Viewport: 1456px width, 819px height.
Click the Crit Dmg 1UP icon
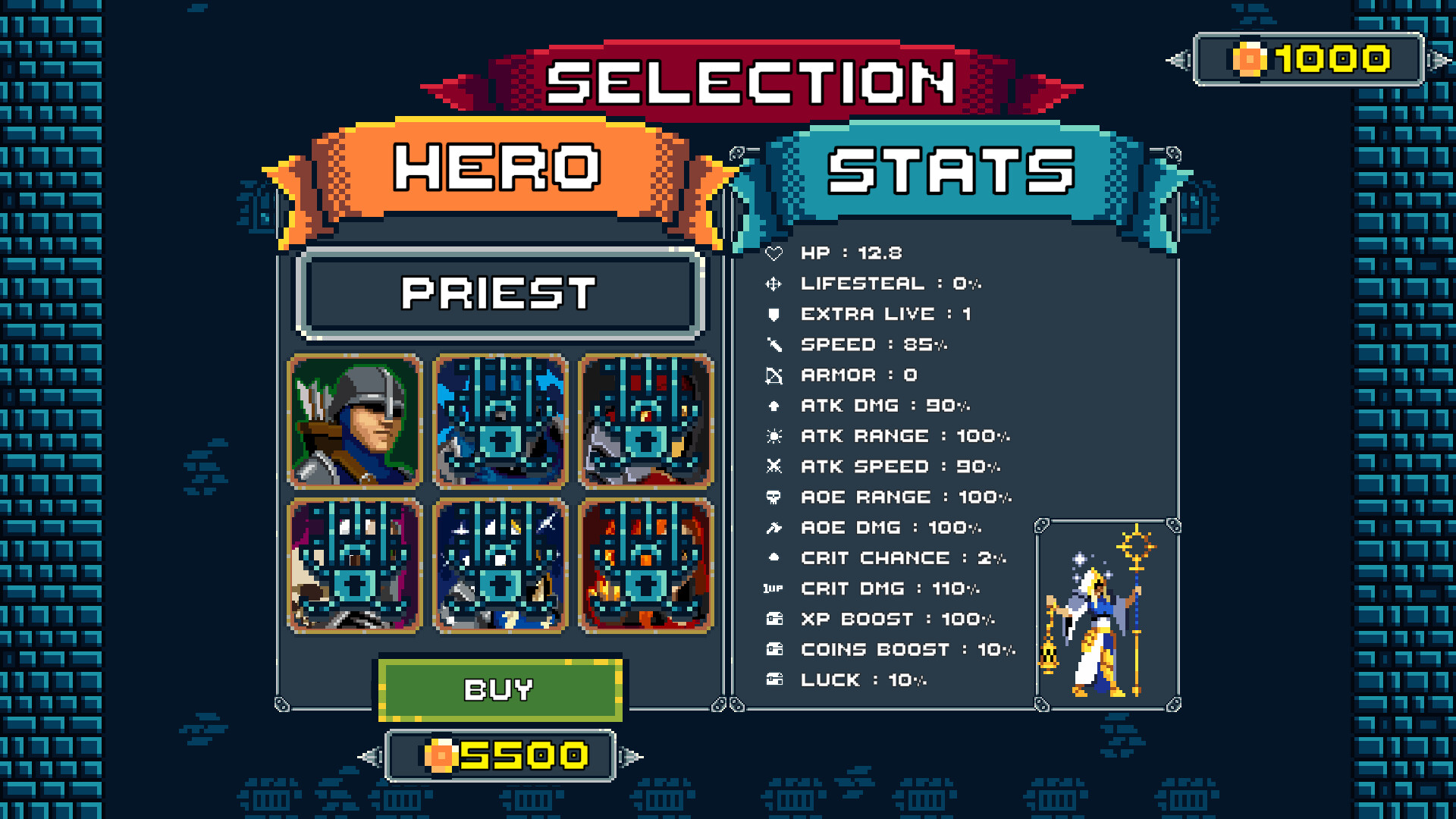[x=775, y=588]
